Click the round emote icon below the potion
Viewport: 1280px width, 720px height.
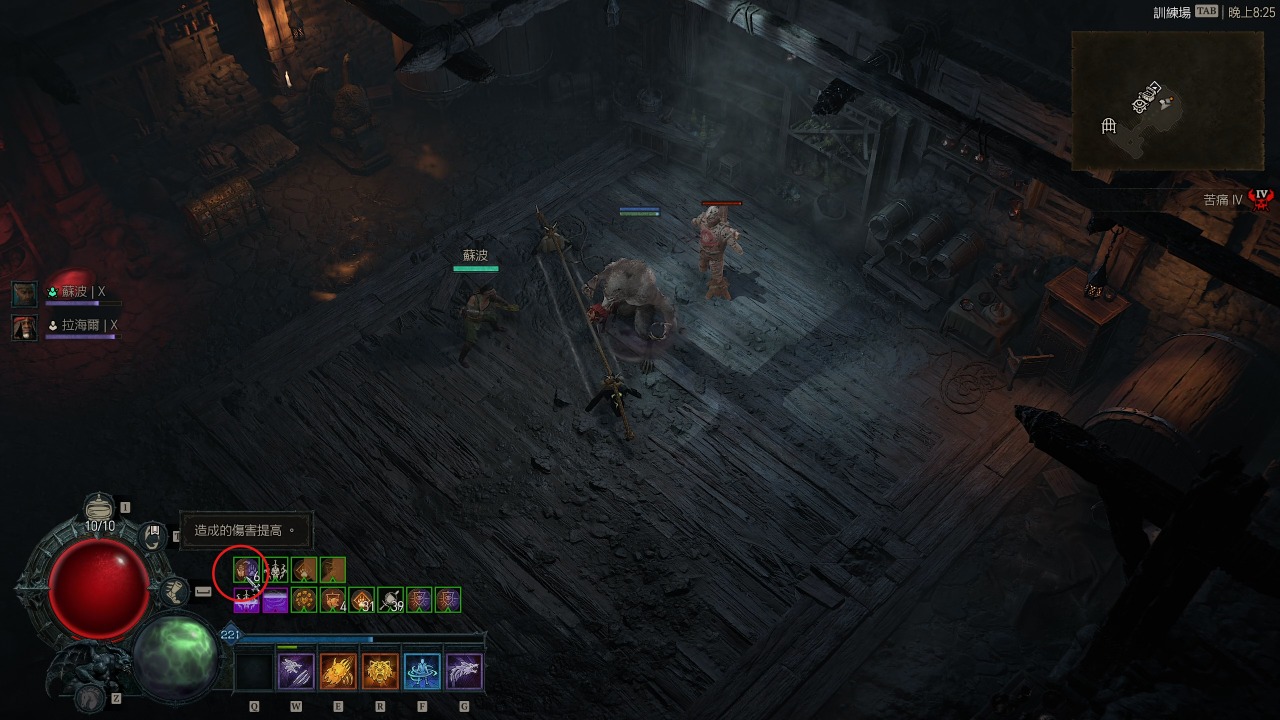152,536
